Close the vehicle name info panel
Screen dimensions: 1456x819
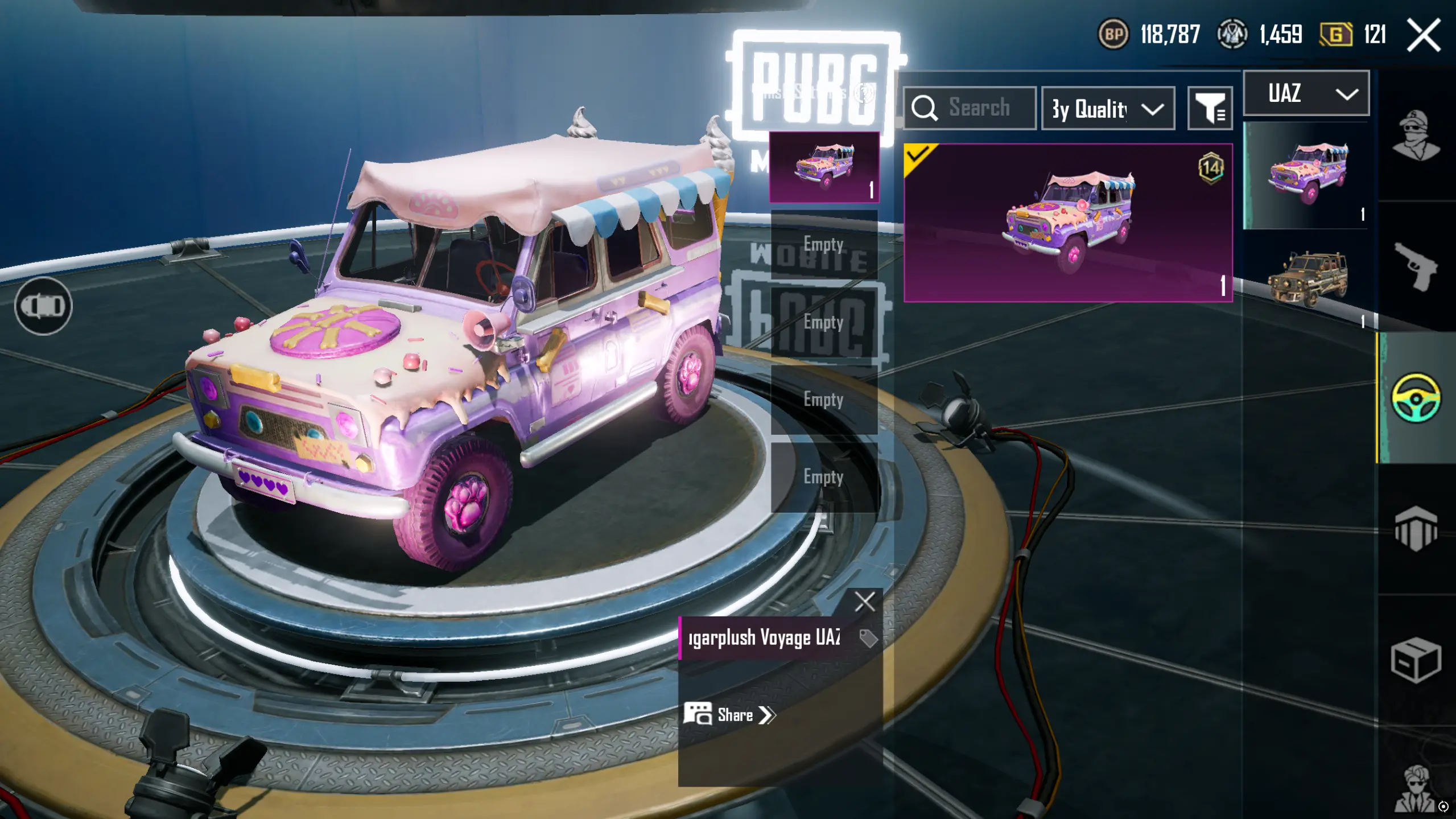[864, 601]
